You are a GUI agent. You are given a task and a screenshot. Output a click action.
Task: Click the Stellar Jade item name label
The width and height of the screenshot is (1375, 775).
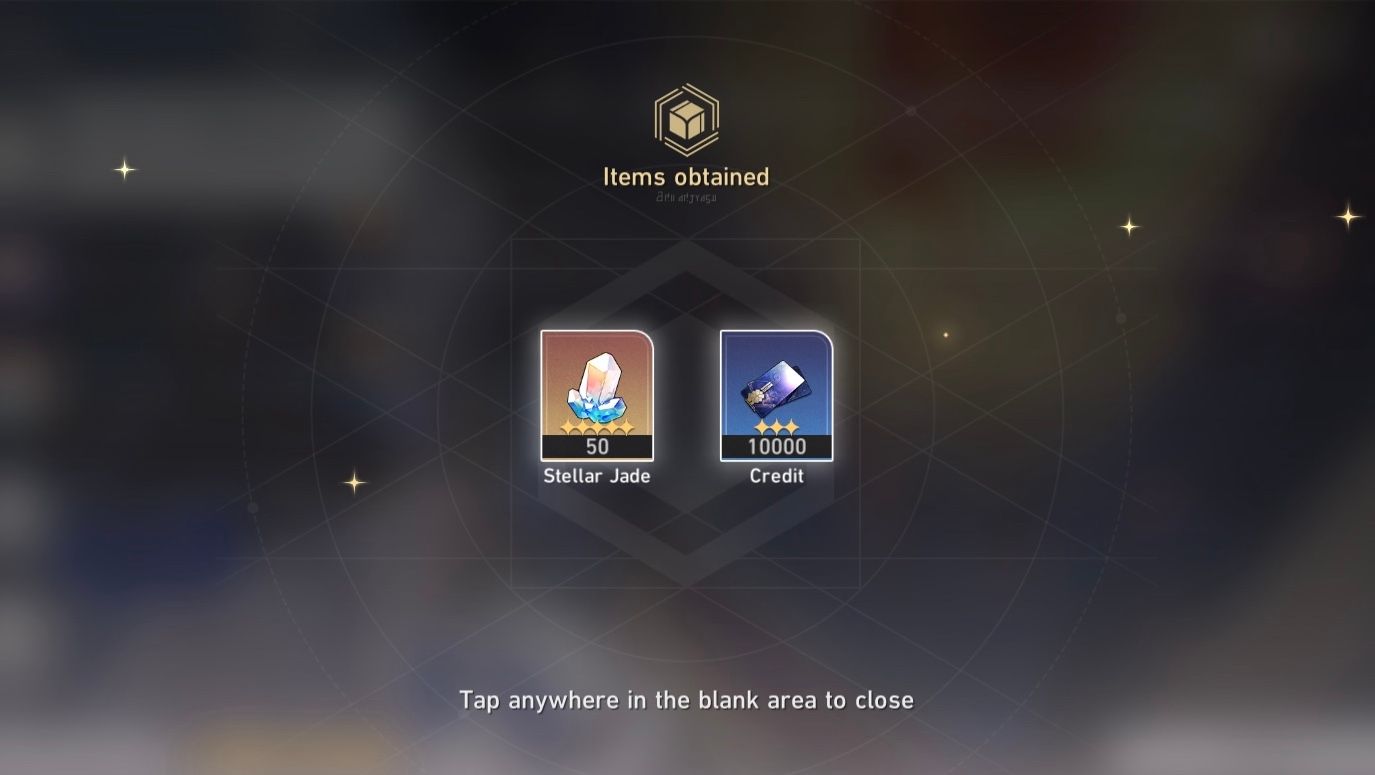tap(596, 477)
